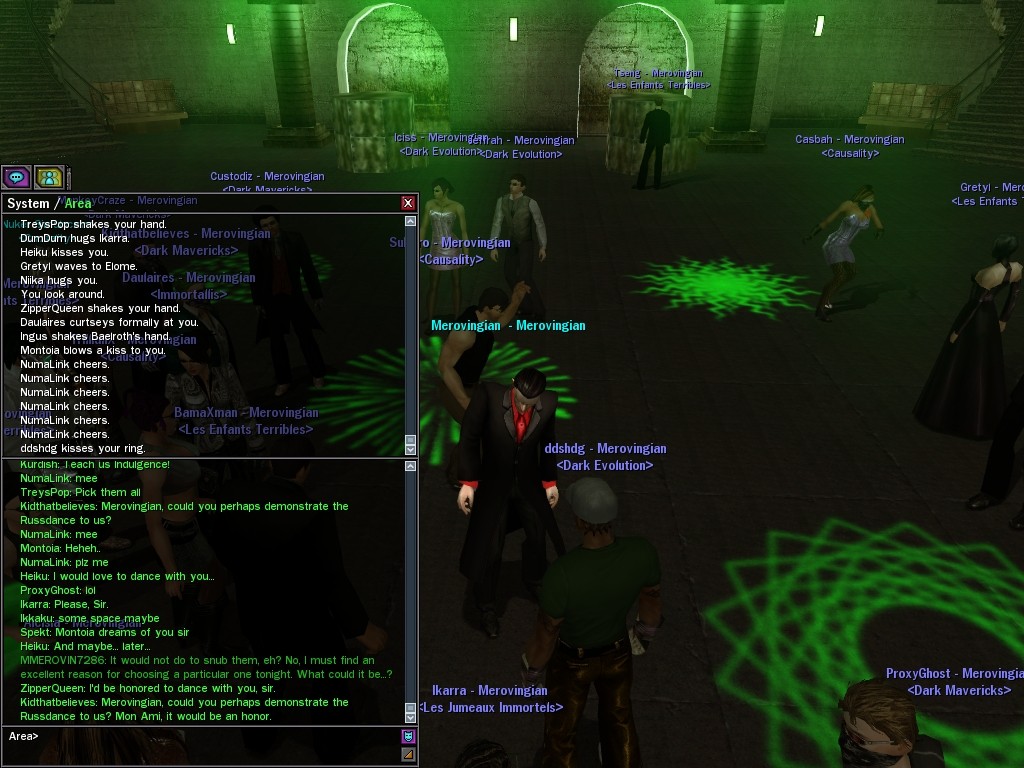1024x768 pixels.
Task: Open the chat speech-bubble icon
Action: (x=17, y=178)
